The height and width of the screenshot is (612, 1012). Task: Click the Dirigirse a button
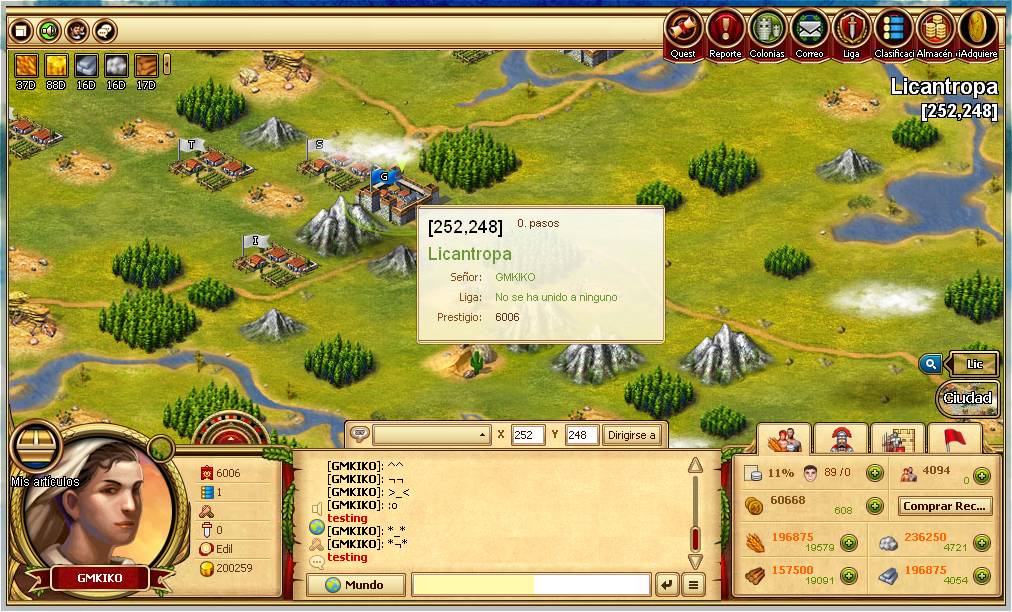point(632,435)
